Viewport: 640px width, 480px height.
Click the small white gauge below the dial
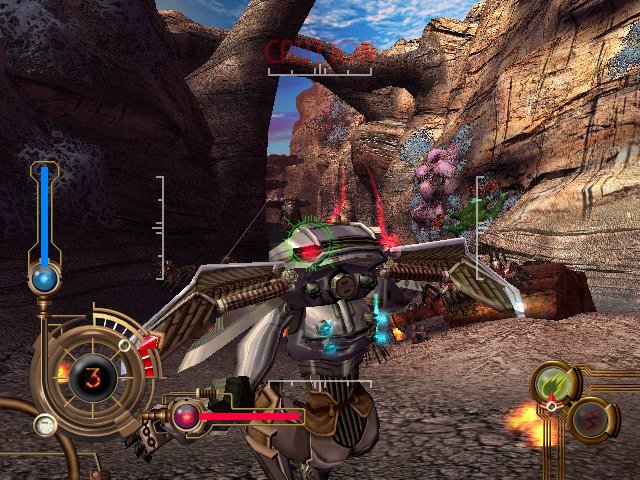click(x=44, y=426)
